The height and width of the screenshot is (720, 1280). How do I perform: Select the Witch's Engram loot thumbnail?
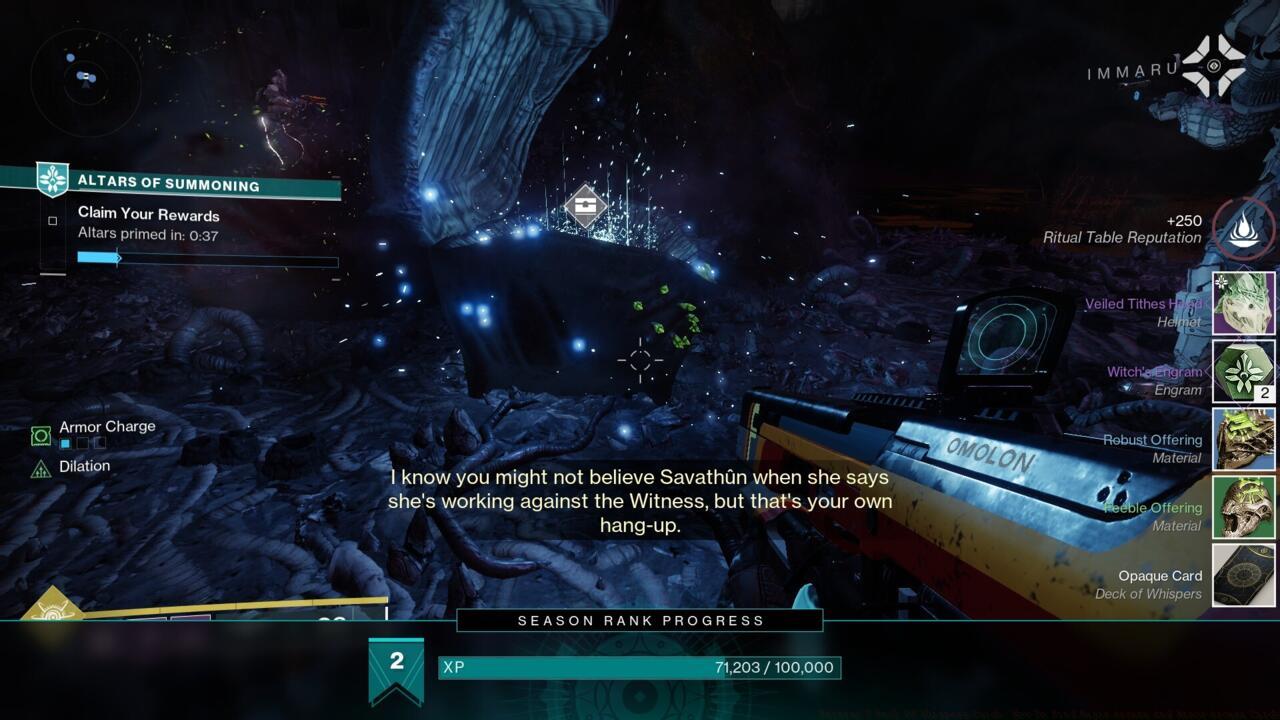point(1244,371)
